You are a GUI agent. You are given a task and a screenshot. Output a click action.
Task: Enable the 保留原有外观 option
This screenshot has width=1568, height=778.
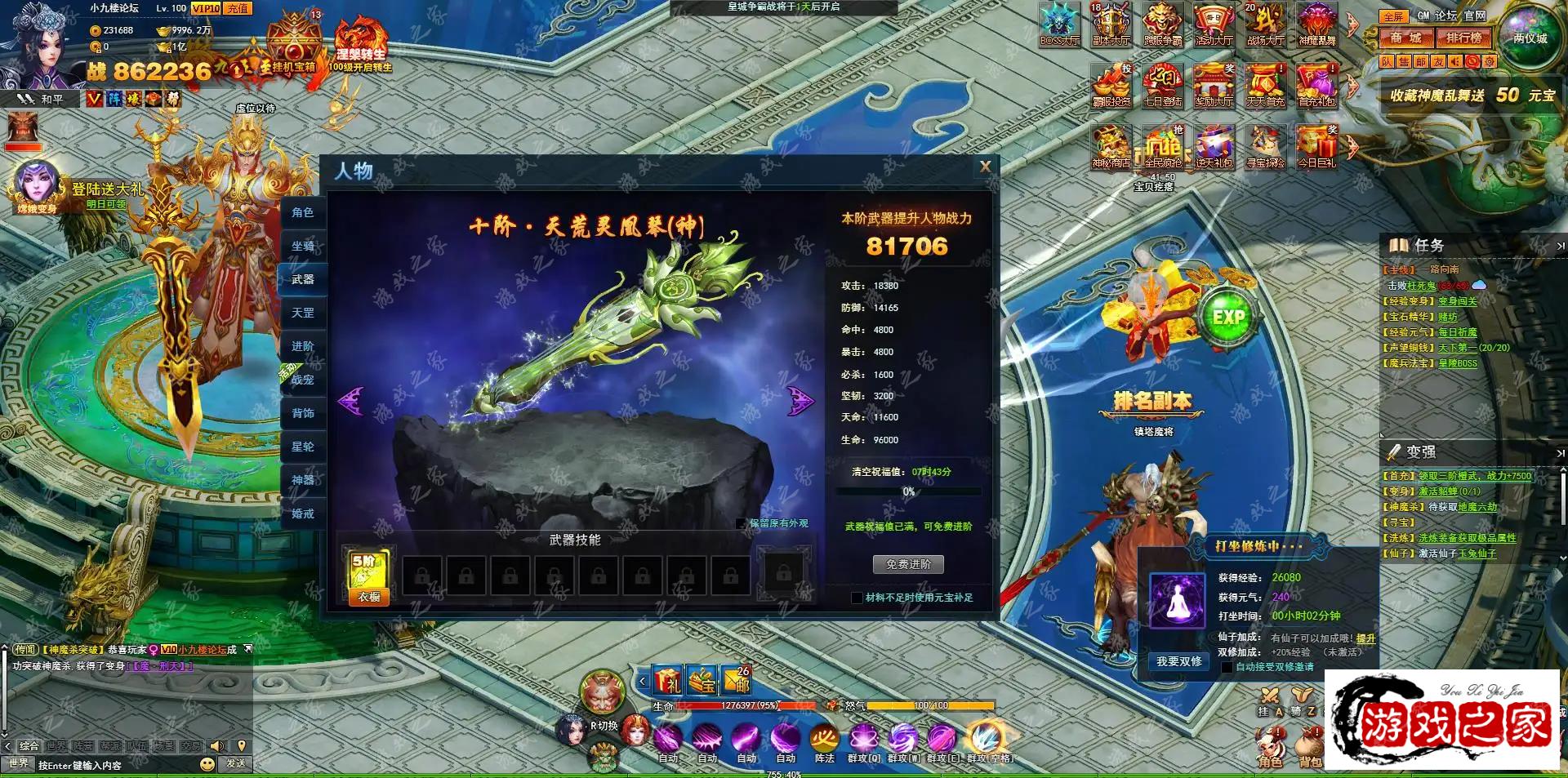coord(741,523)
